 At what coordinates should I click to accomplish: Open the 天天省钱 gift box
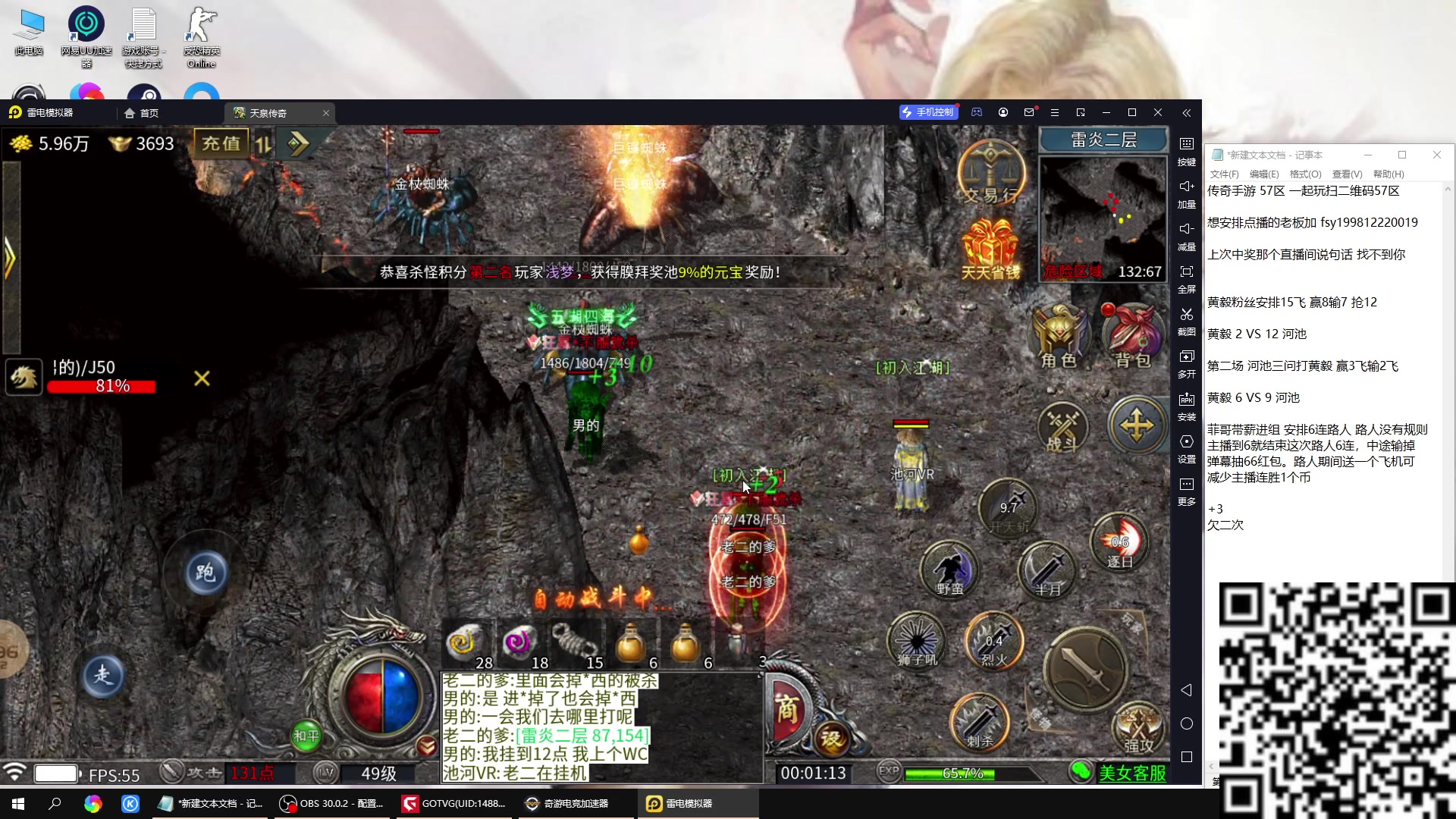(990, 249)
